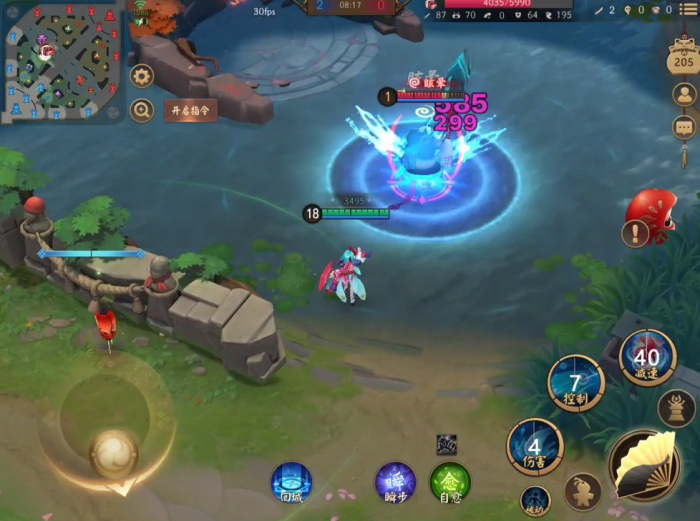Tap the golden fan basic attack button
Viewport: 700px width, 521px height.
click(645, 465)
